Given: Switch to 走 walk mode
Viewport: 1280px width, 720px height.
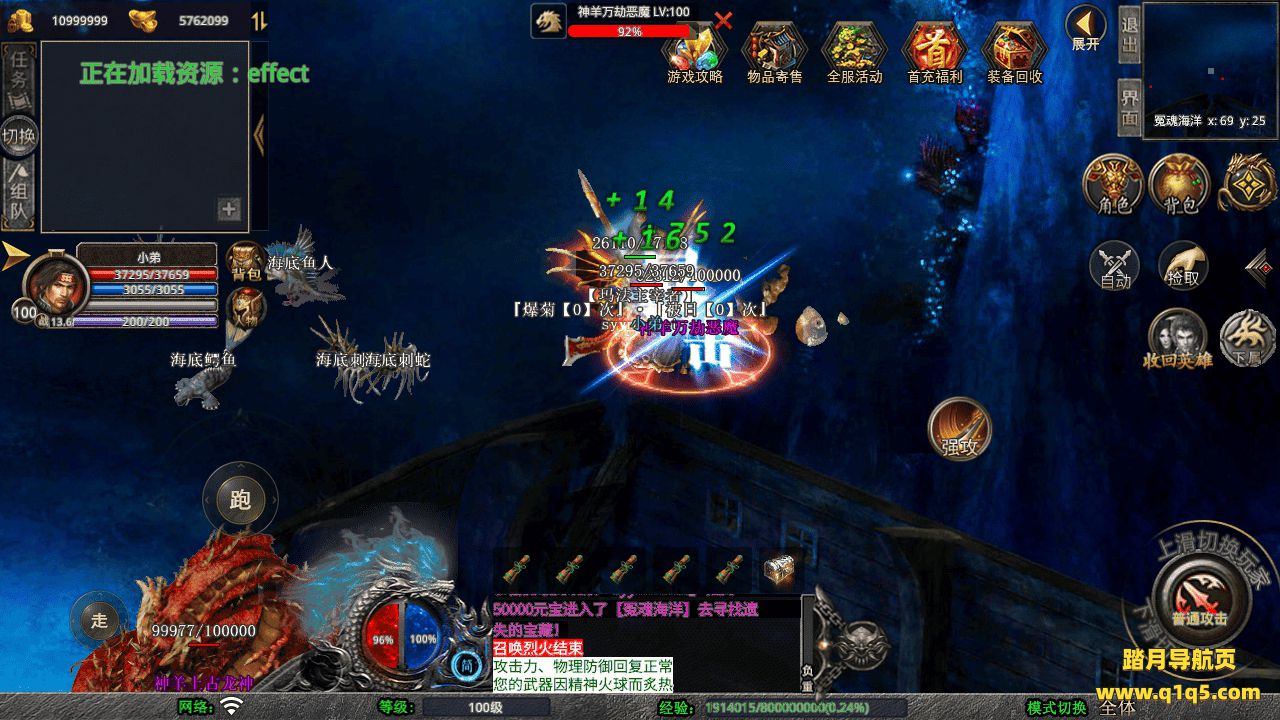Looking at the screenshot, I should click(99, 620).
